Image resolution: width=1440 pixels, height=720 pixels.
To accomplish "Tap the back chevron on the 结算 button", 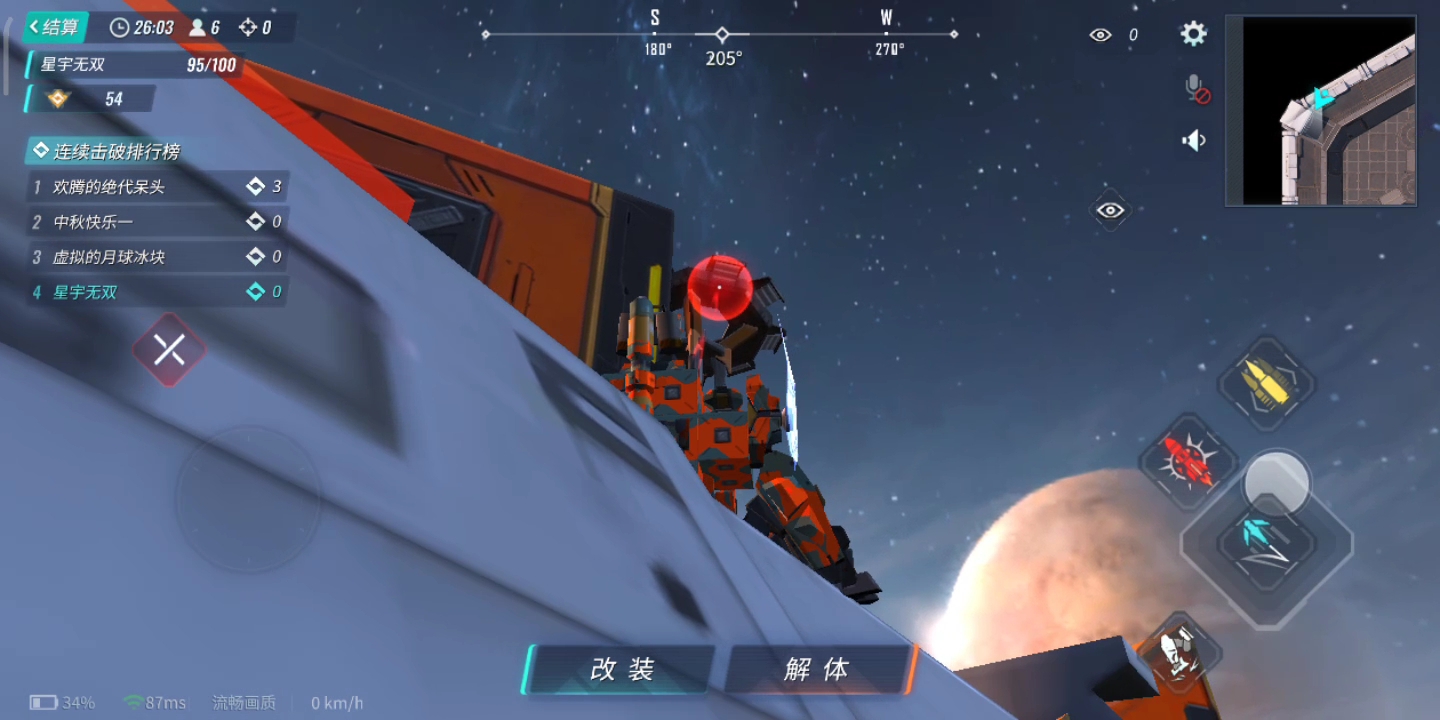I will click(32, 27).
